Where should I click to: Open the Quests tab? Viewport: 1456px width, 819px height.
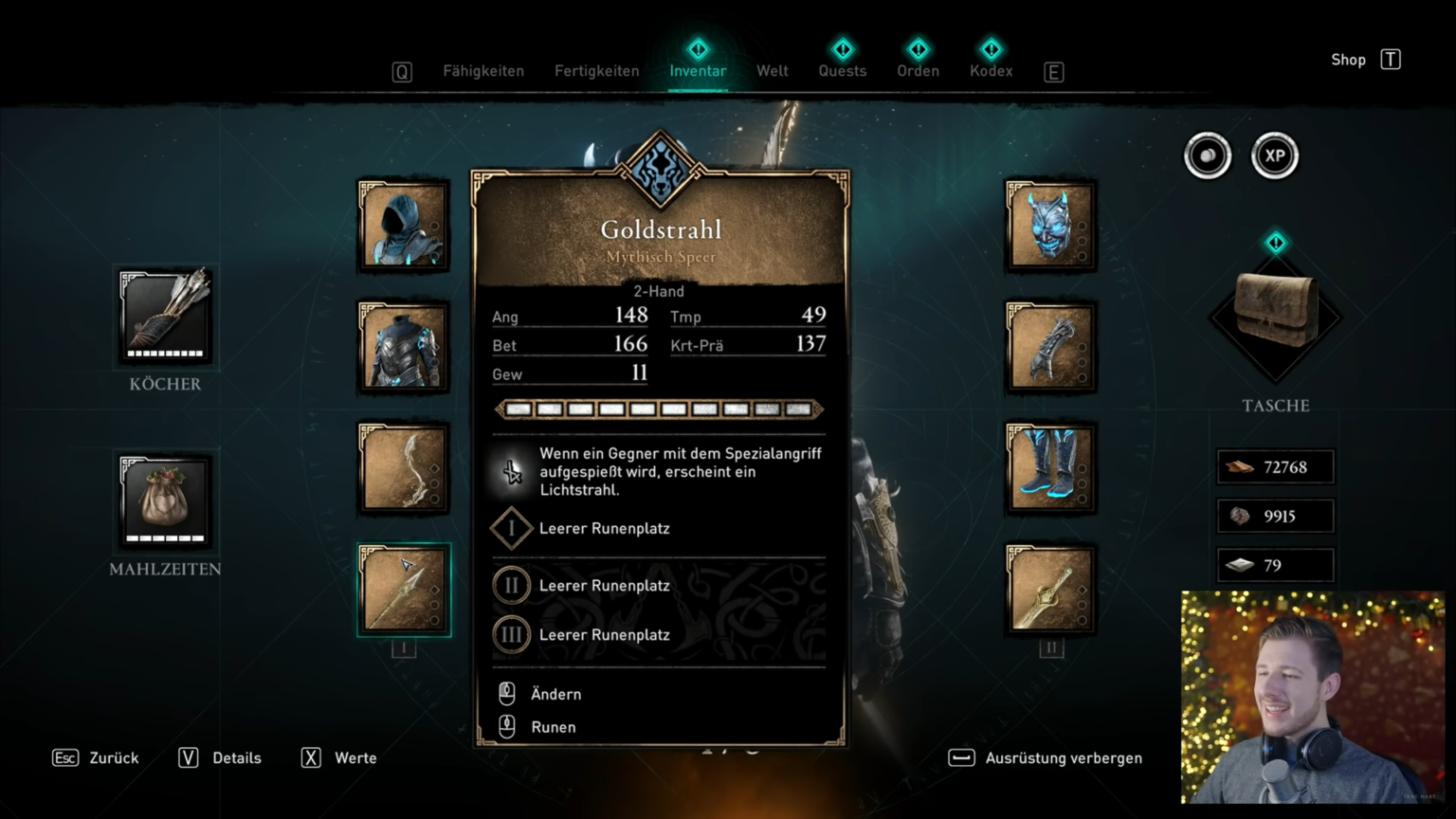click(x=843, y=70)
